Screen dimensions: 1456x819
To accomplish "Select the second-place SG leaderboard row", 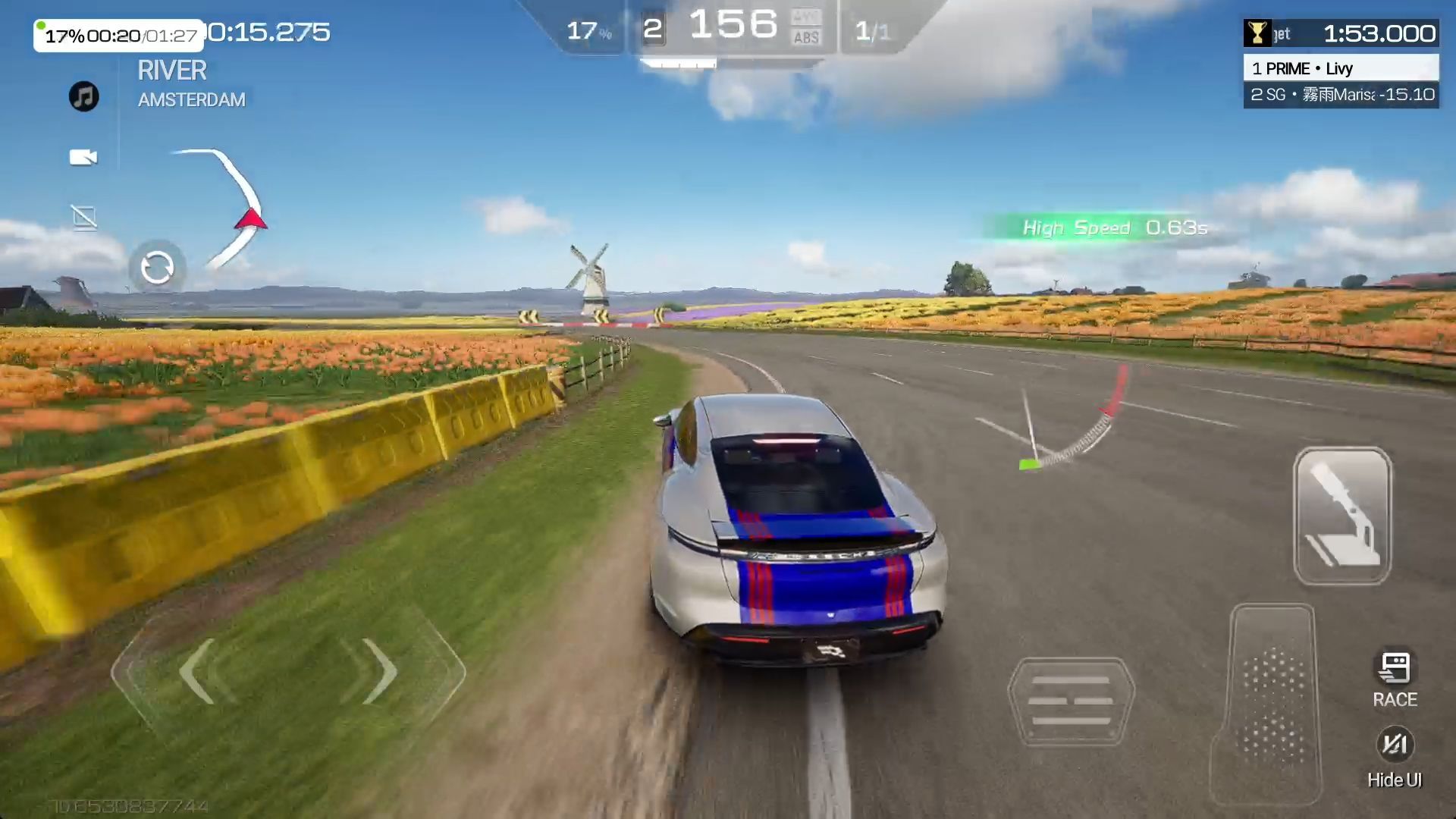I will click(1341, 95).
